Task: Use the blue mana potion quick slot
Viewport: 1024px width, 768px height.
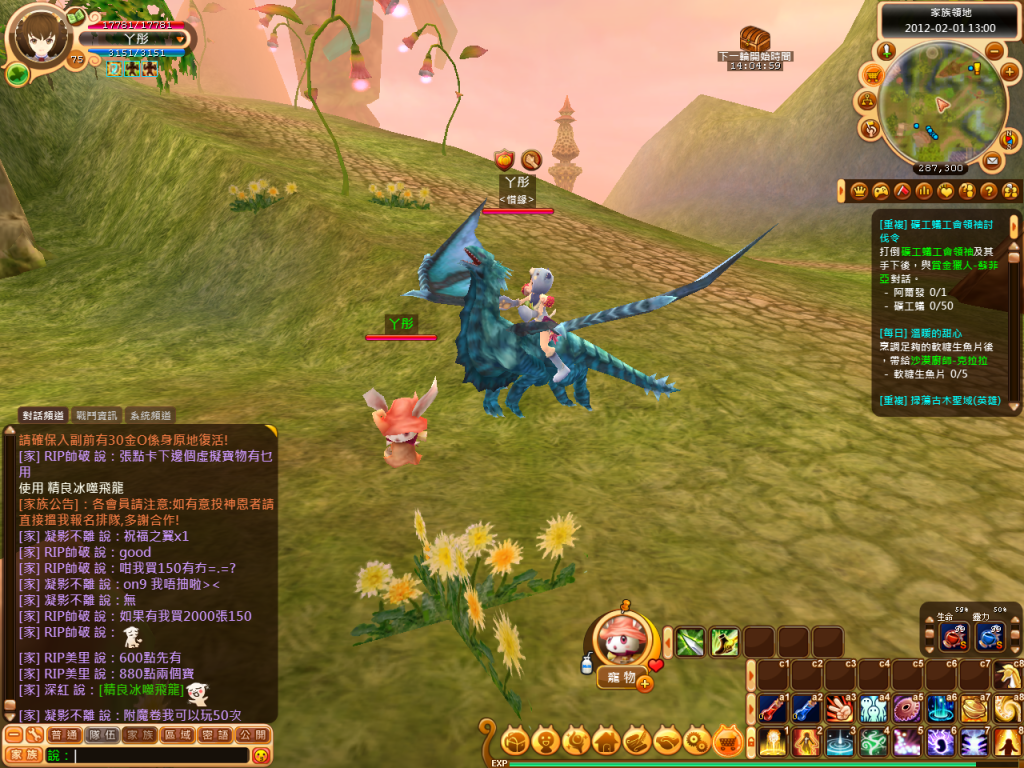Action: [990, 637]
